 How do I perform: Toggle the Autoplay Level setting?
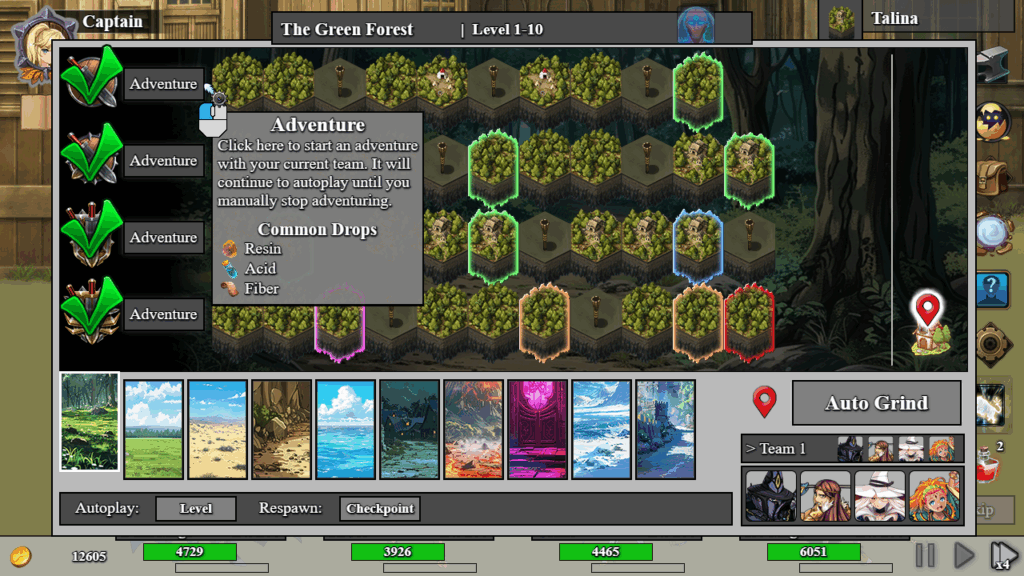196,508
